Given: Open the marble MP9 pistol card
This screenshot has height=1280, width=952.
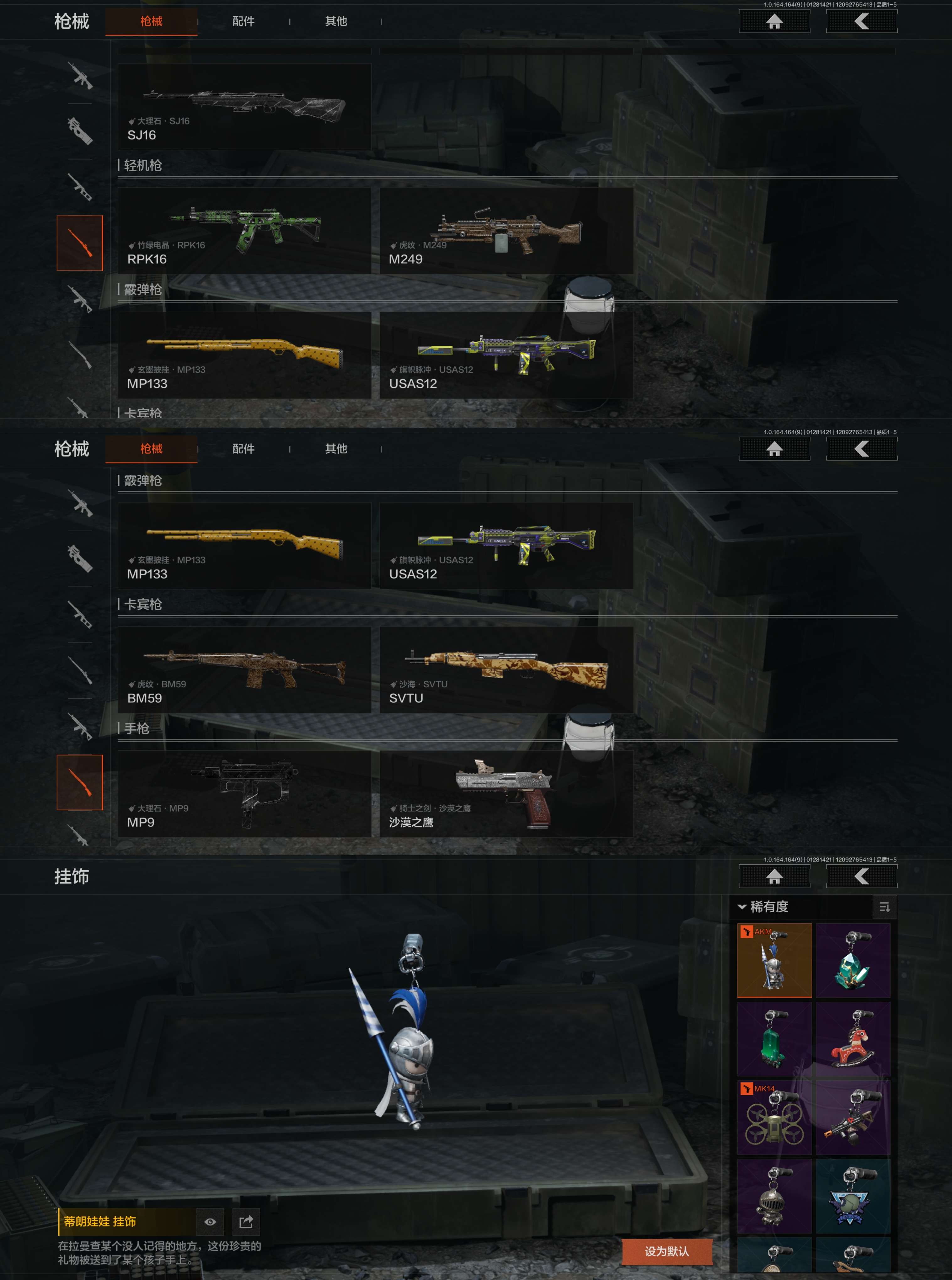Looking at the screenshot, I should point(244,793).
